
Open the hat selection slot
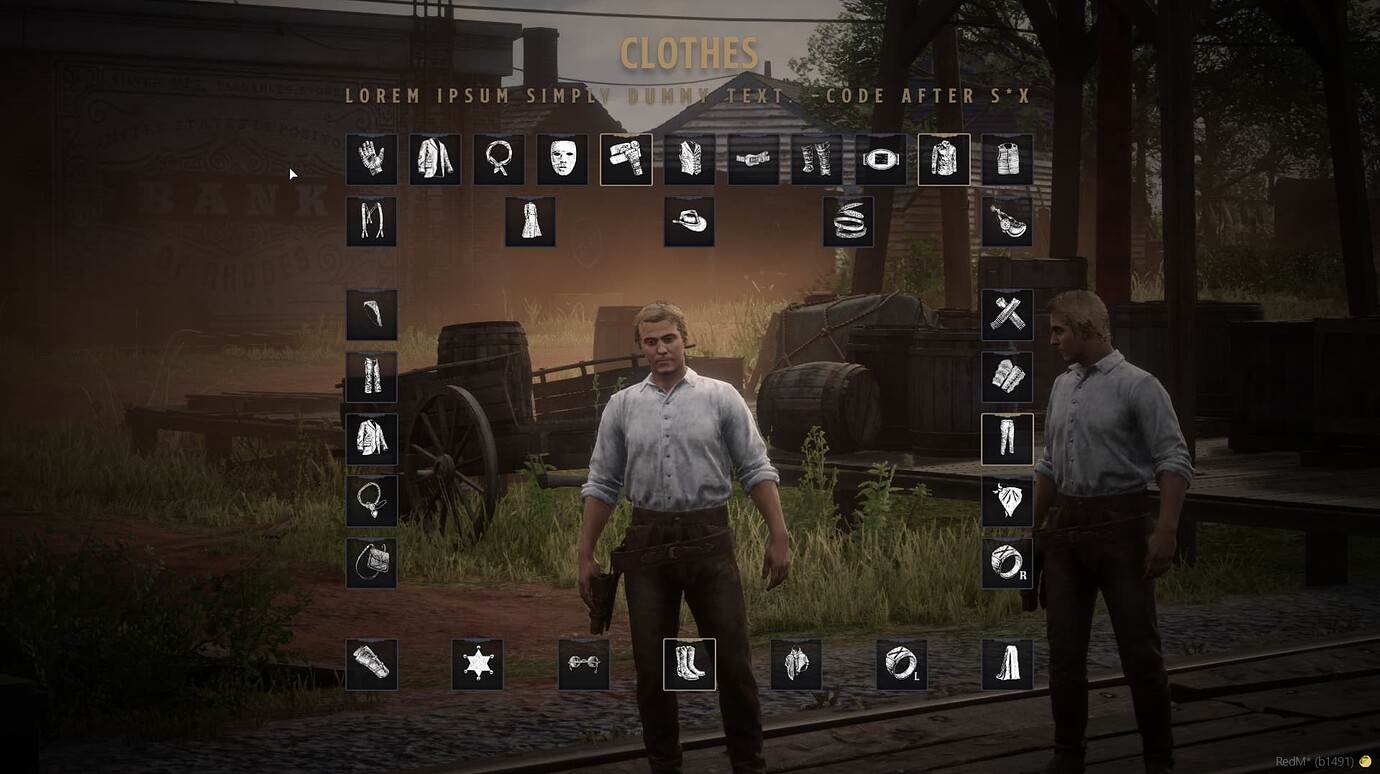690,221
